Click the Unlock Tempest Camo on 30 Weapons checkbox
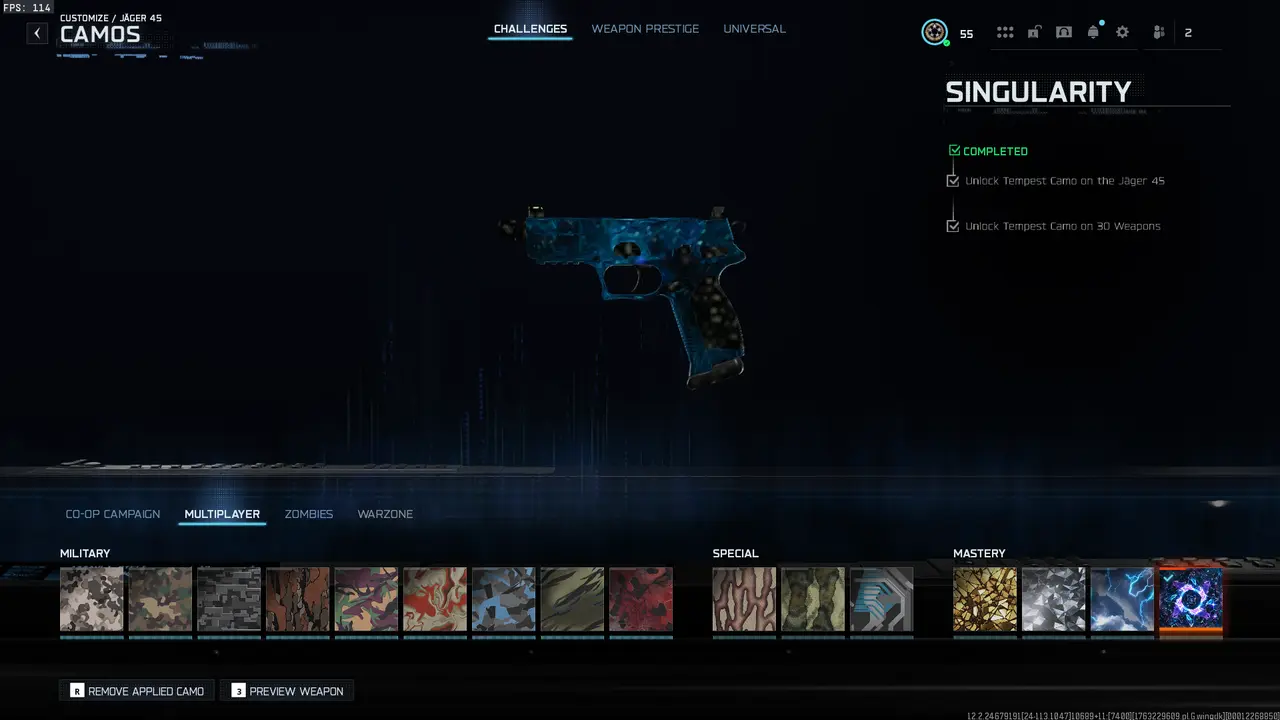Image resolution: width=1280 pixels, height=720 pixels. click(x=953, y=225)
